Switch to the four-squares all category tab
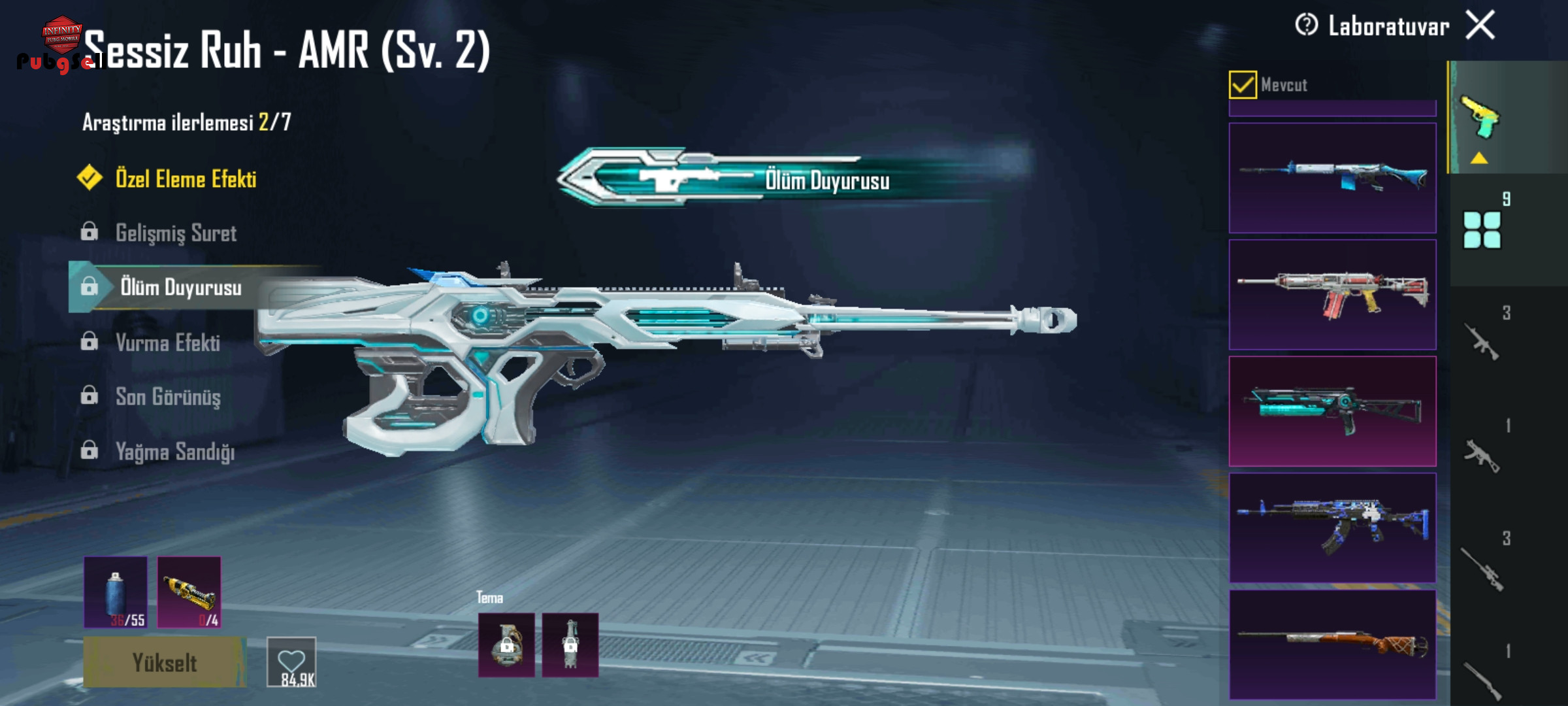The width and height of the screenshot is (1568, 706). point(1482,229)
